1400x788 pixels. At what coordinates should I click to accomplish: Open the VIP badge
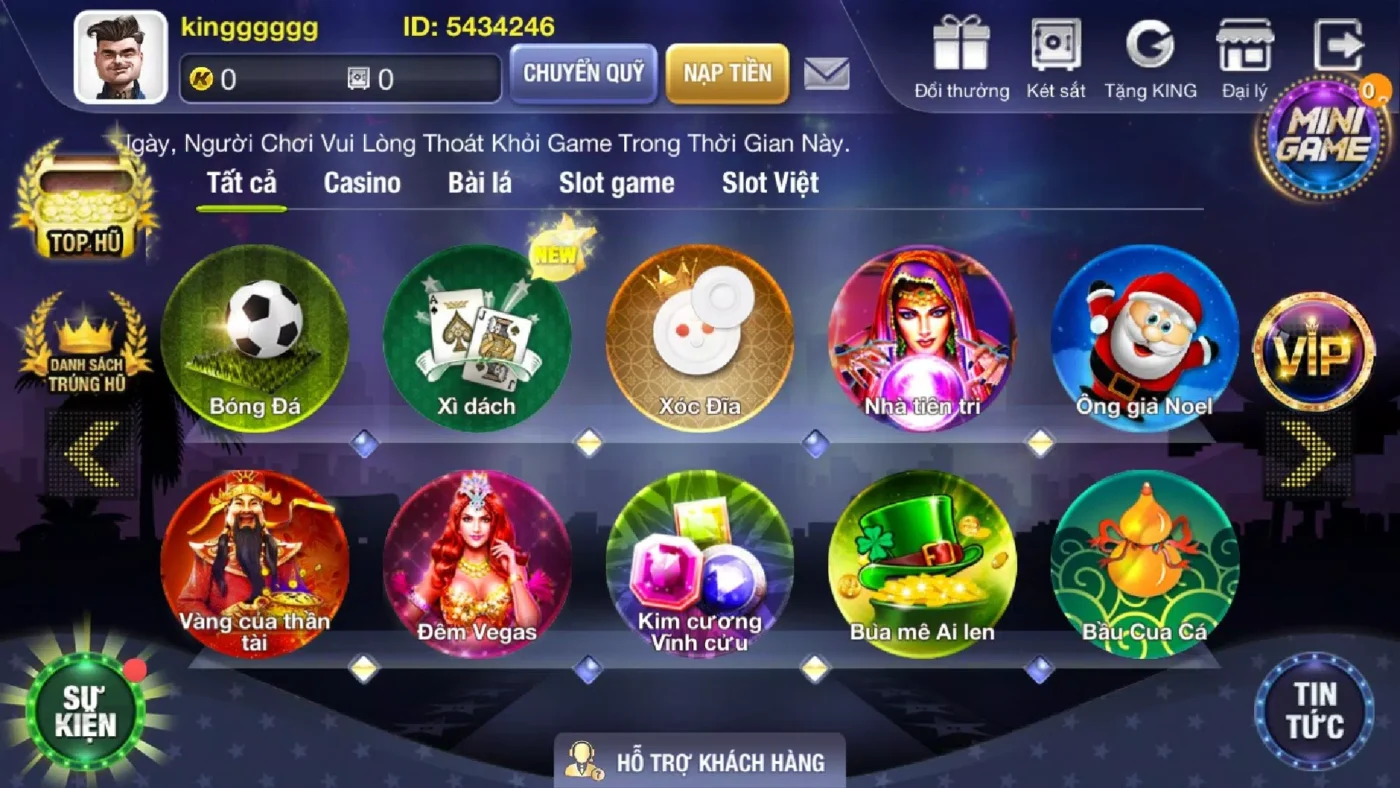pos(1315,352)
